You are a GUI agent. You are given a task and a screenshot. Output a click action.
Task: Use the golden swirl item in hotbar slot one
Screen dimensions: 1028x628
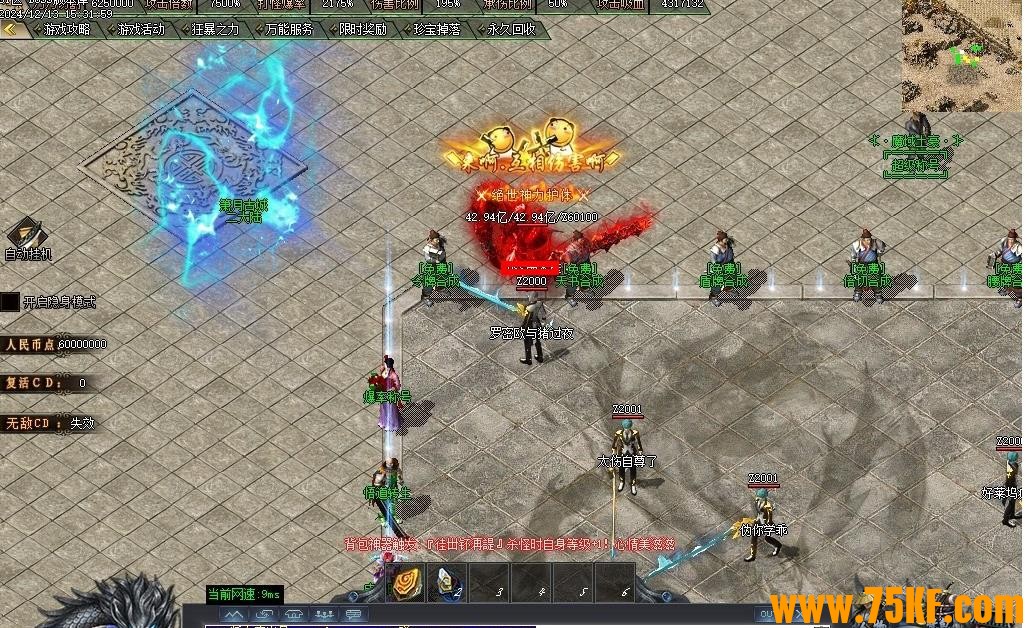coord(407,584)
